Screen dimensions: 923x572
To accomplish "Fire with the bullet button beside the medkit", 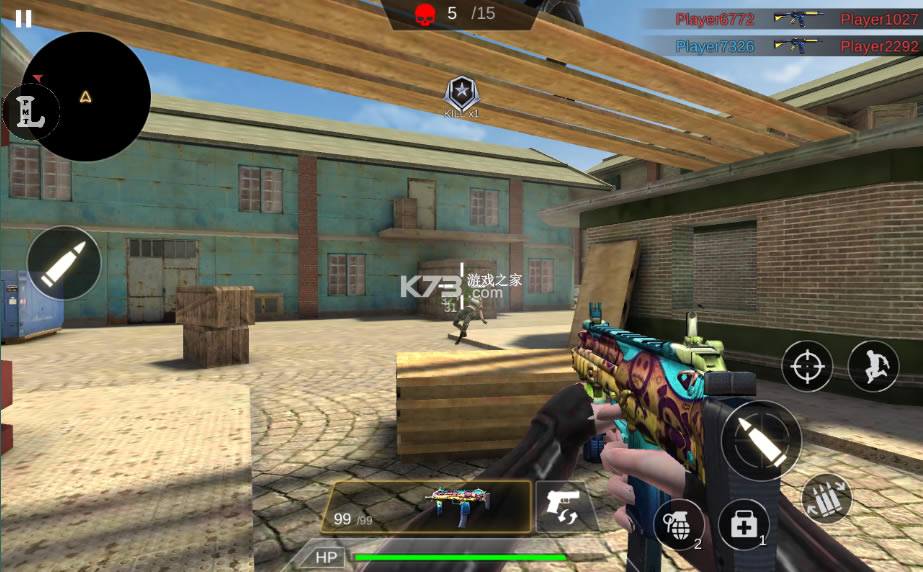I will [760, 440].
